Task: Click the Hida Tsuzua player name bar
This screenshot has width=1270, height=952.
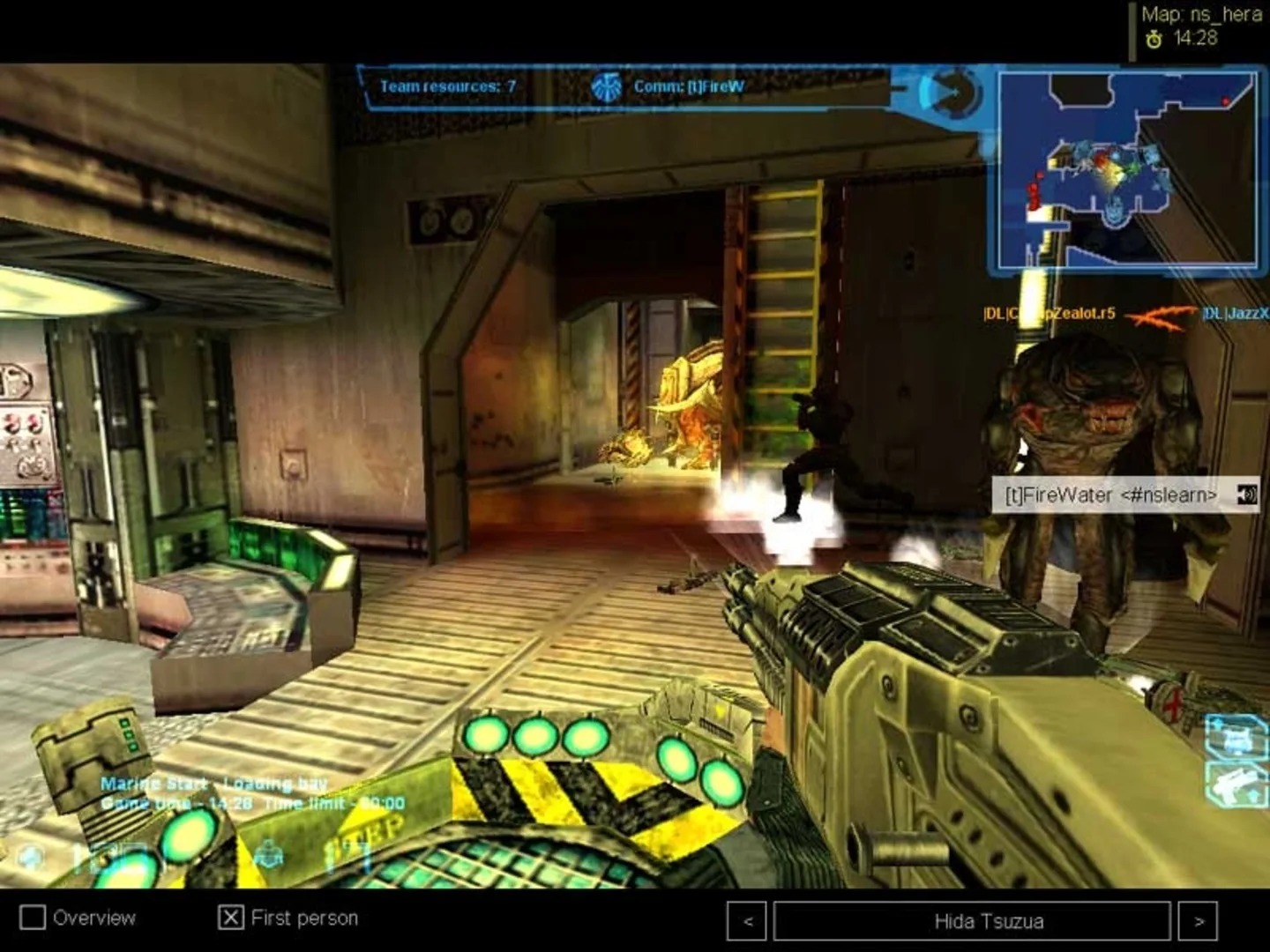Action: coord(968,923)
